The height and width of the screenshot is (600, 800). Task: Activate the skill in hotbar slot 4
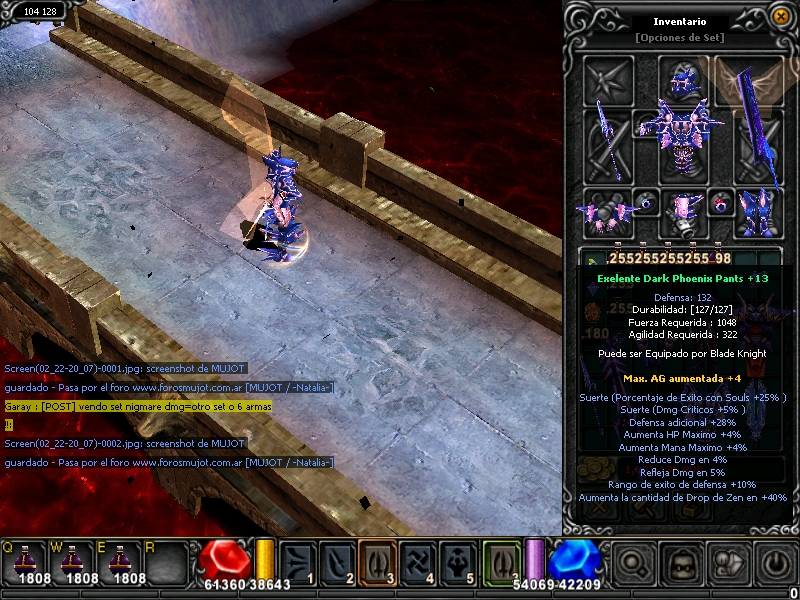point(416,563)
